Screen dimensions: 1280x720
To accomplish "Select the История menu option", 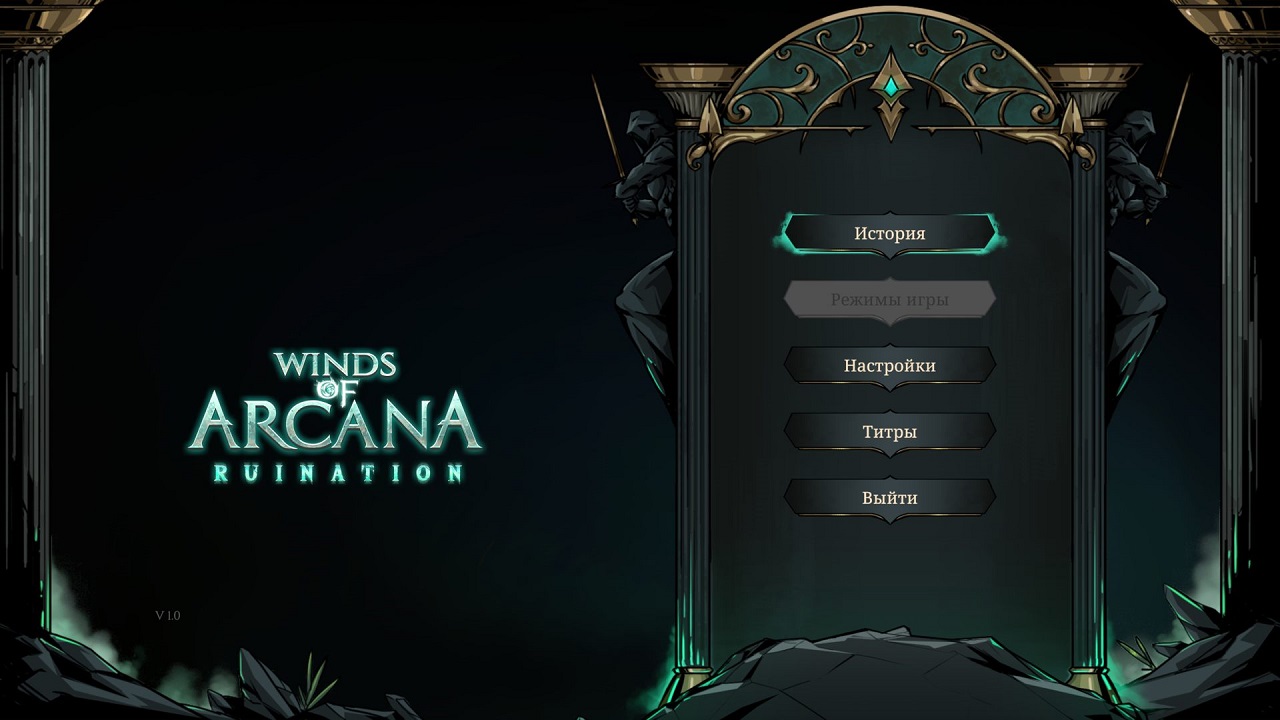I will pos(888,233).
